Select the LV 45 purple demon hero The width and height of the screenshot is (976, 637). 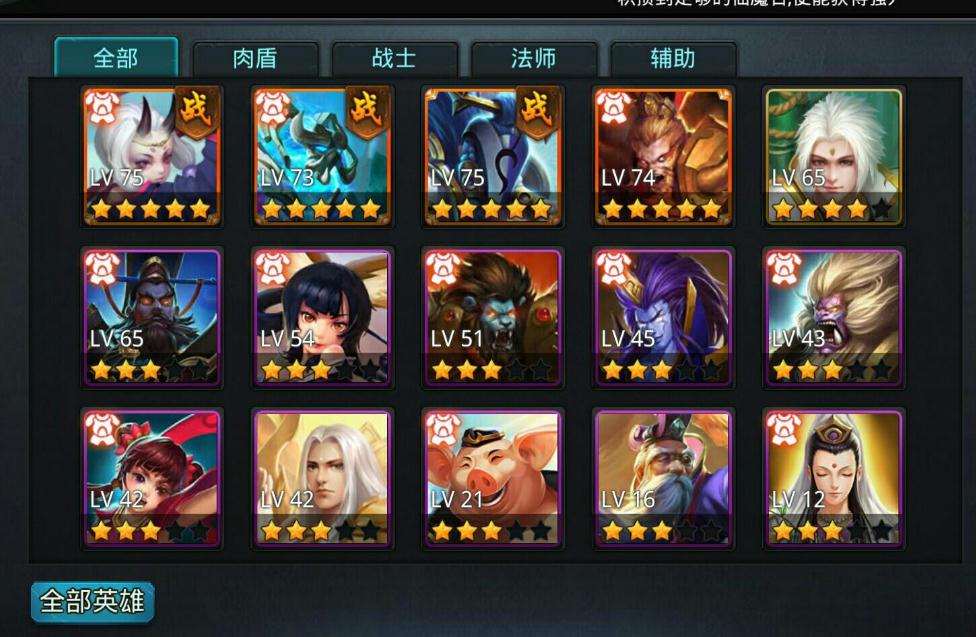[x=663, y=316]
